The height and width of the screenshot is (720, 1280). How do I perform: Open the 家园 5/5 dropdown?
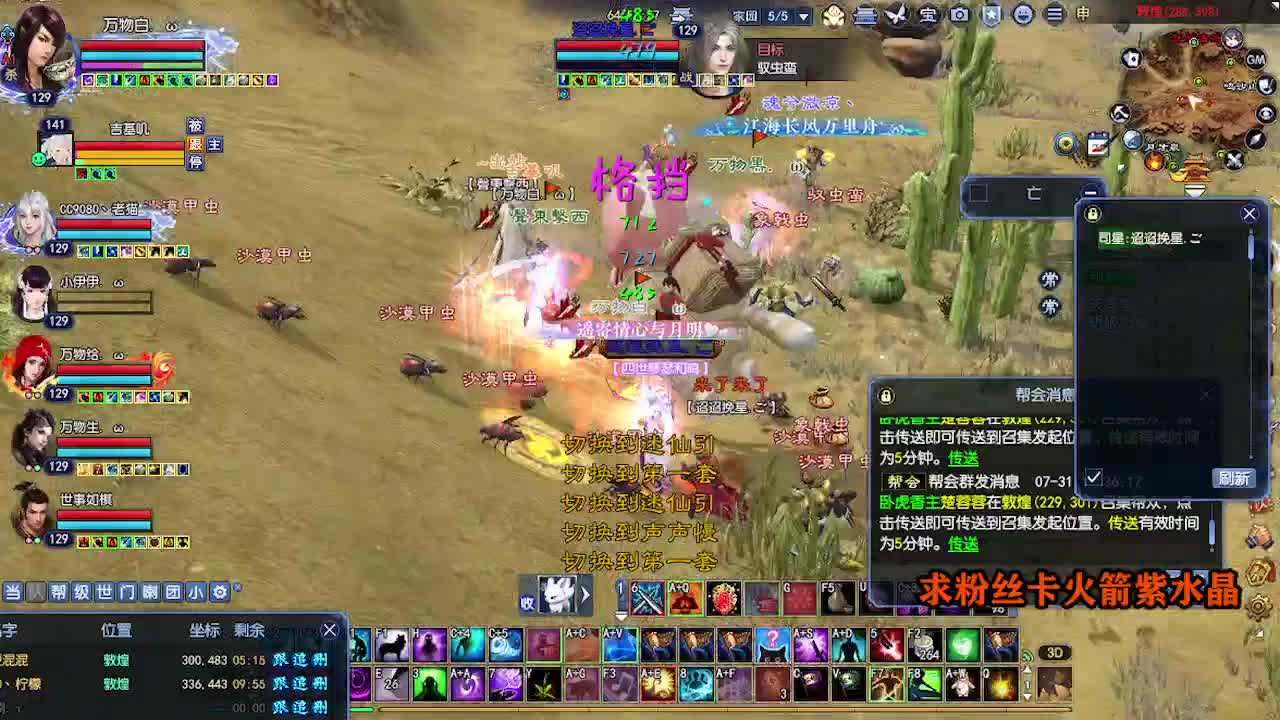point(806,16)
